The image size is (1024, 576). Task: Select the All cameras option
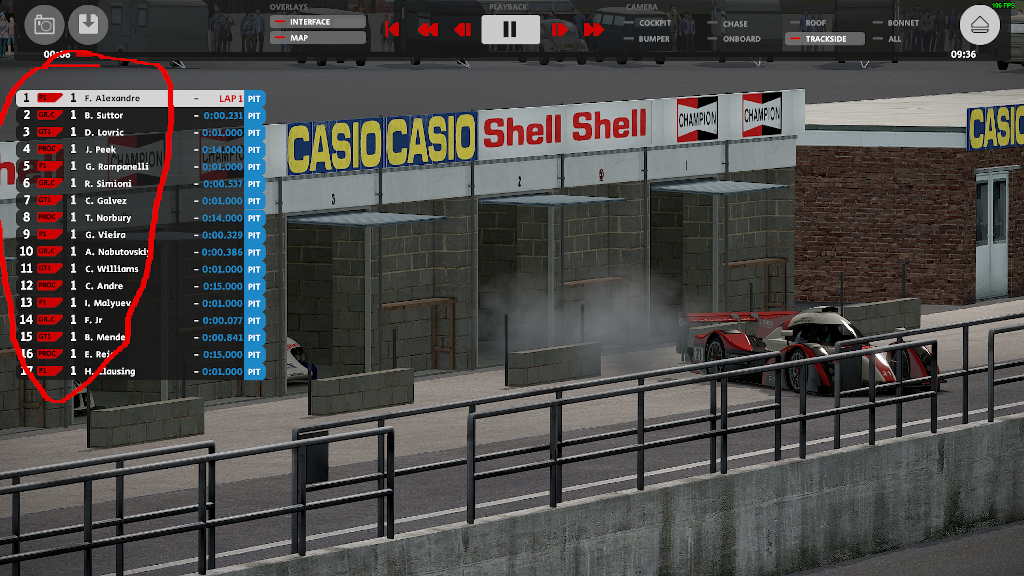(894, 39)
